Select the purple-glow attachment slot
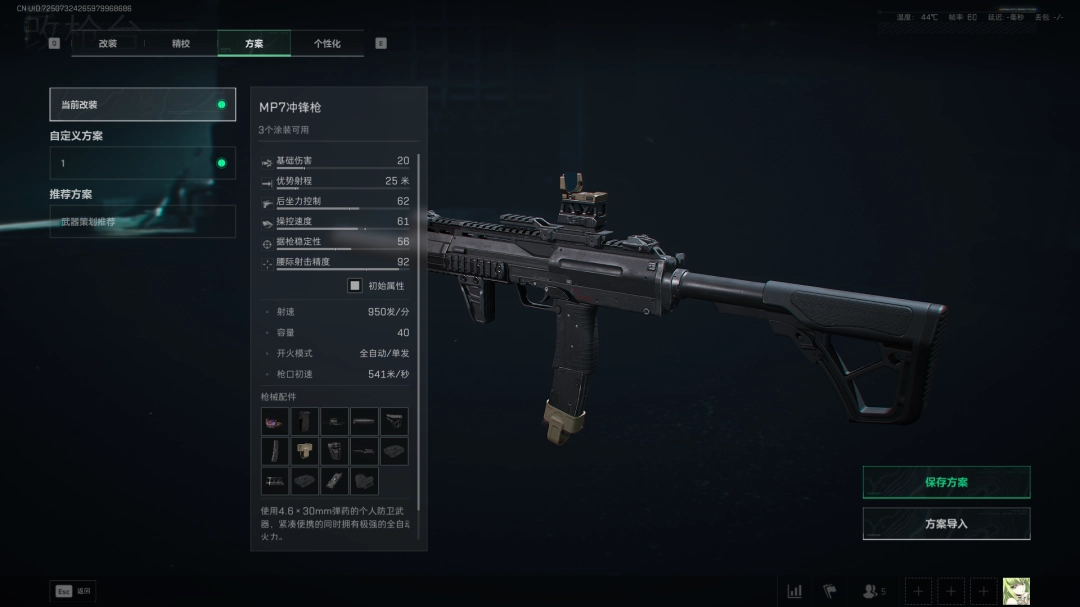The height and width of the screenshot is (607, 1080). [x=275, y=421]
